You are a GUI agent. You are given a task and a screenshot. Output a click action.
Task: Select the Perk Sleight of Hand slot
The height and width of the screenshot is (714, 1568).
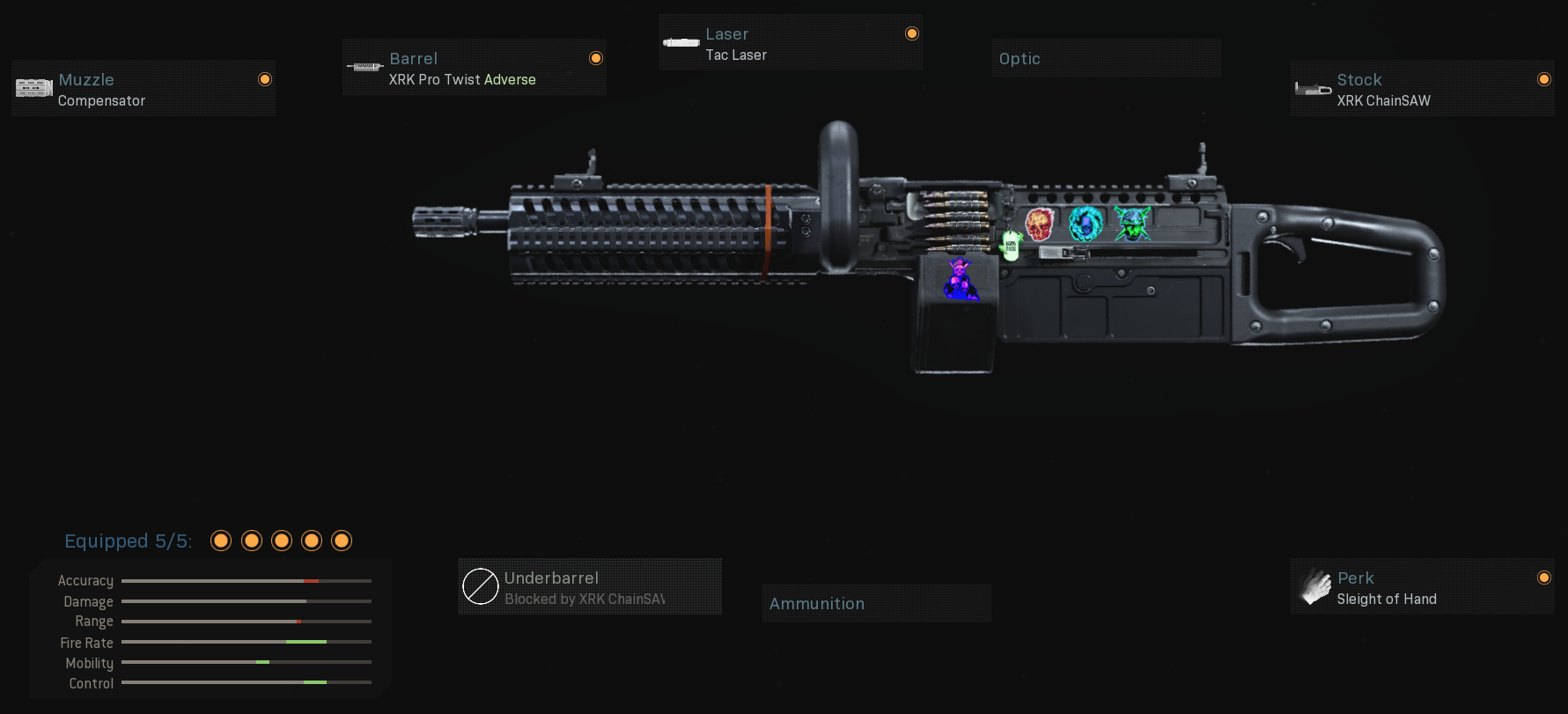(1422, 587)
